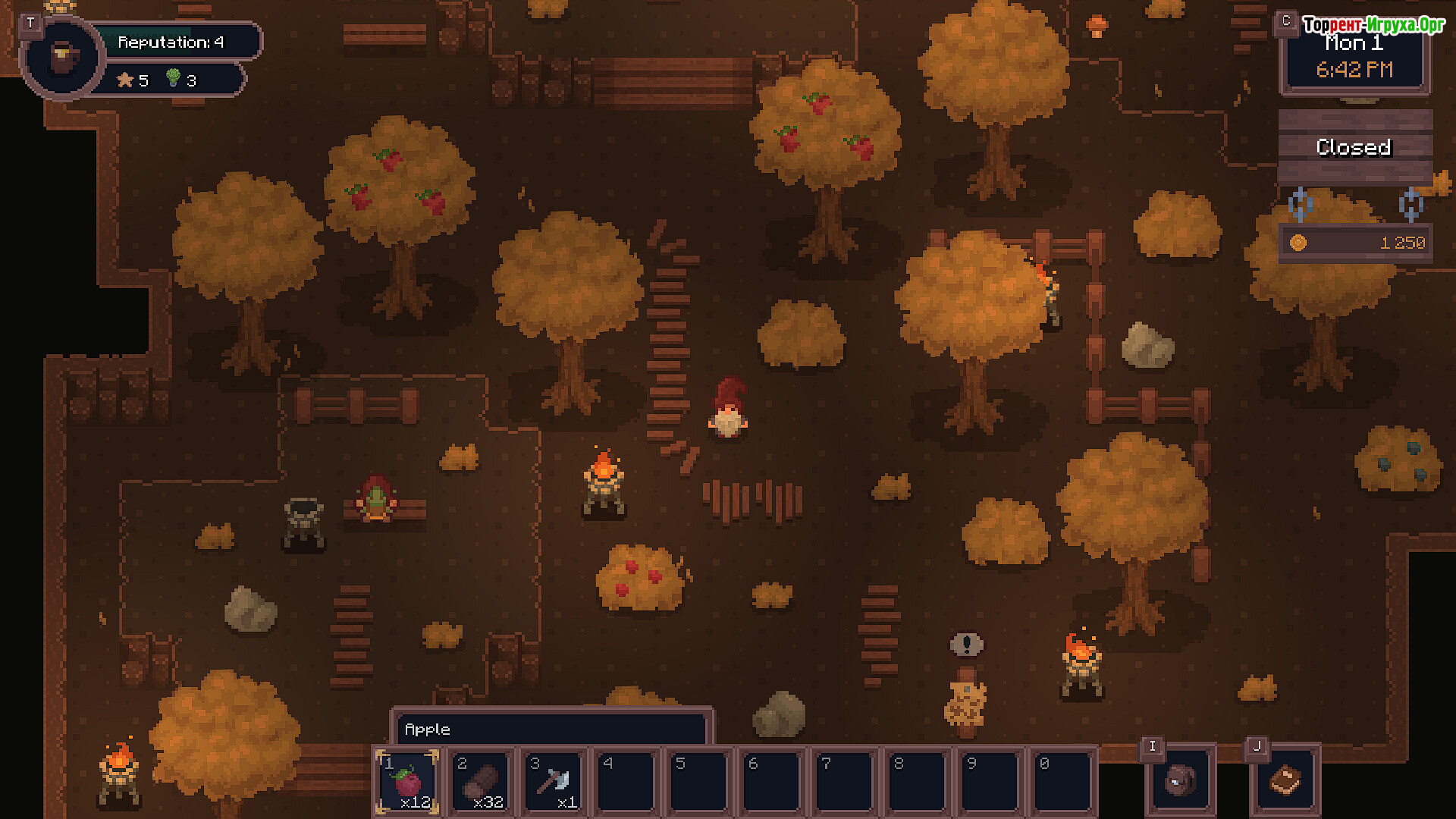1456x819 pixels.
Task: Select the wood log hotbar slot
Action: coord(481,781)
